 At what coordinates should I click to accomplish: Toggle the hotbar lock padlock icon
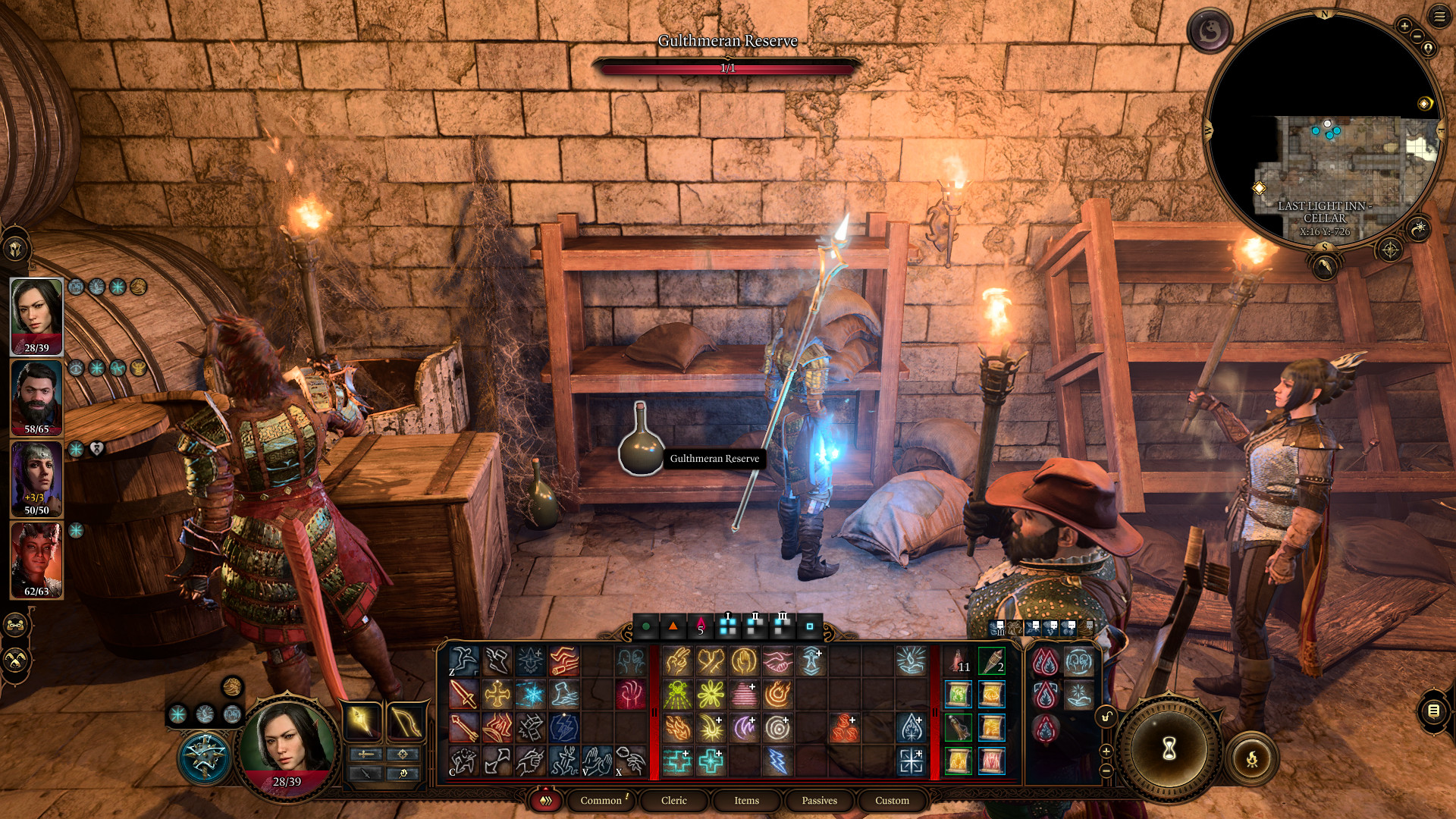1106,717
